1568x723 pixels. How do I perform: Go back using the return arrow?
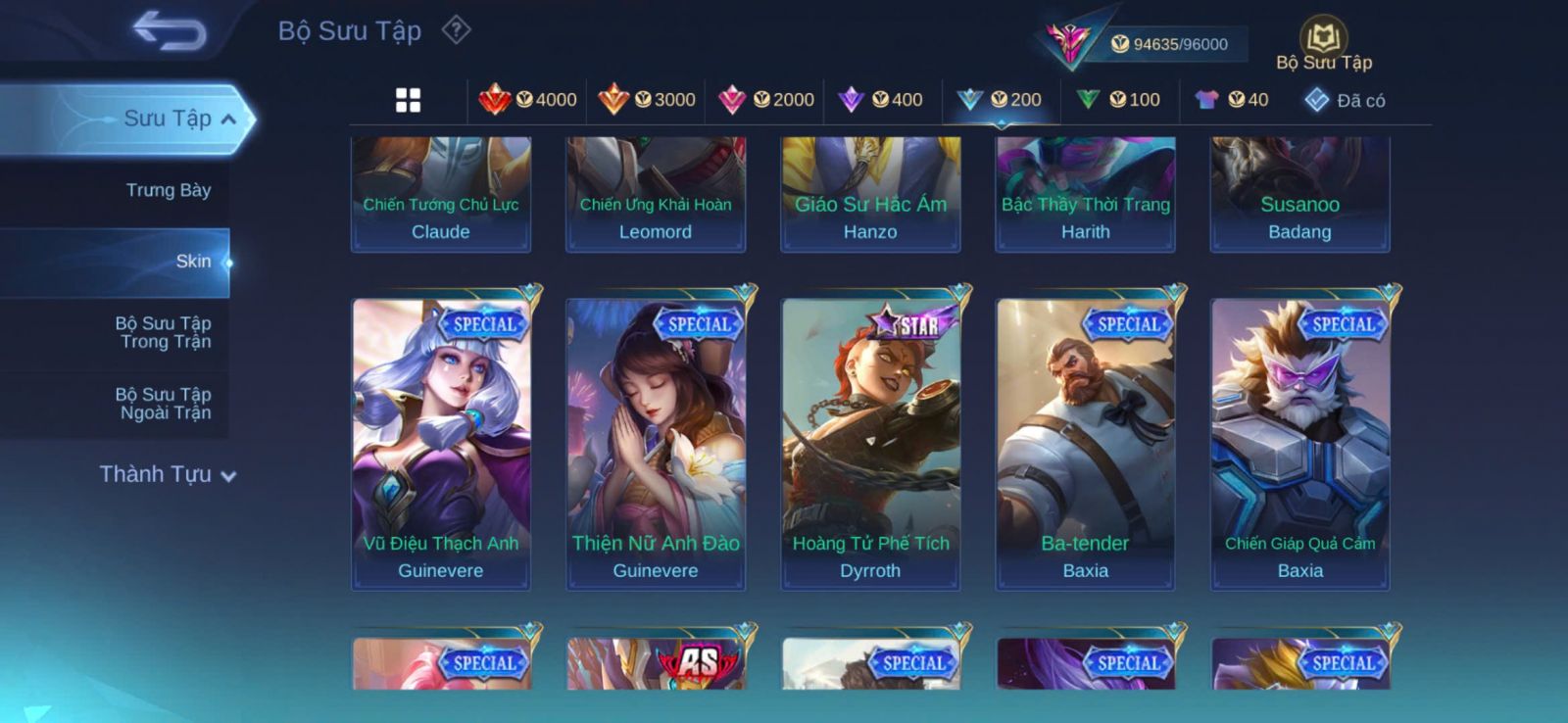[169, 30]
